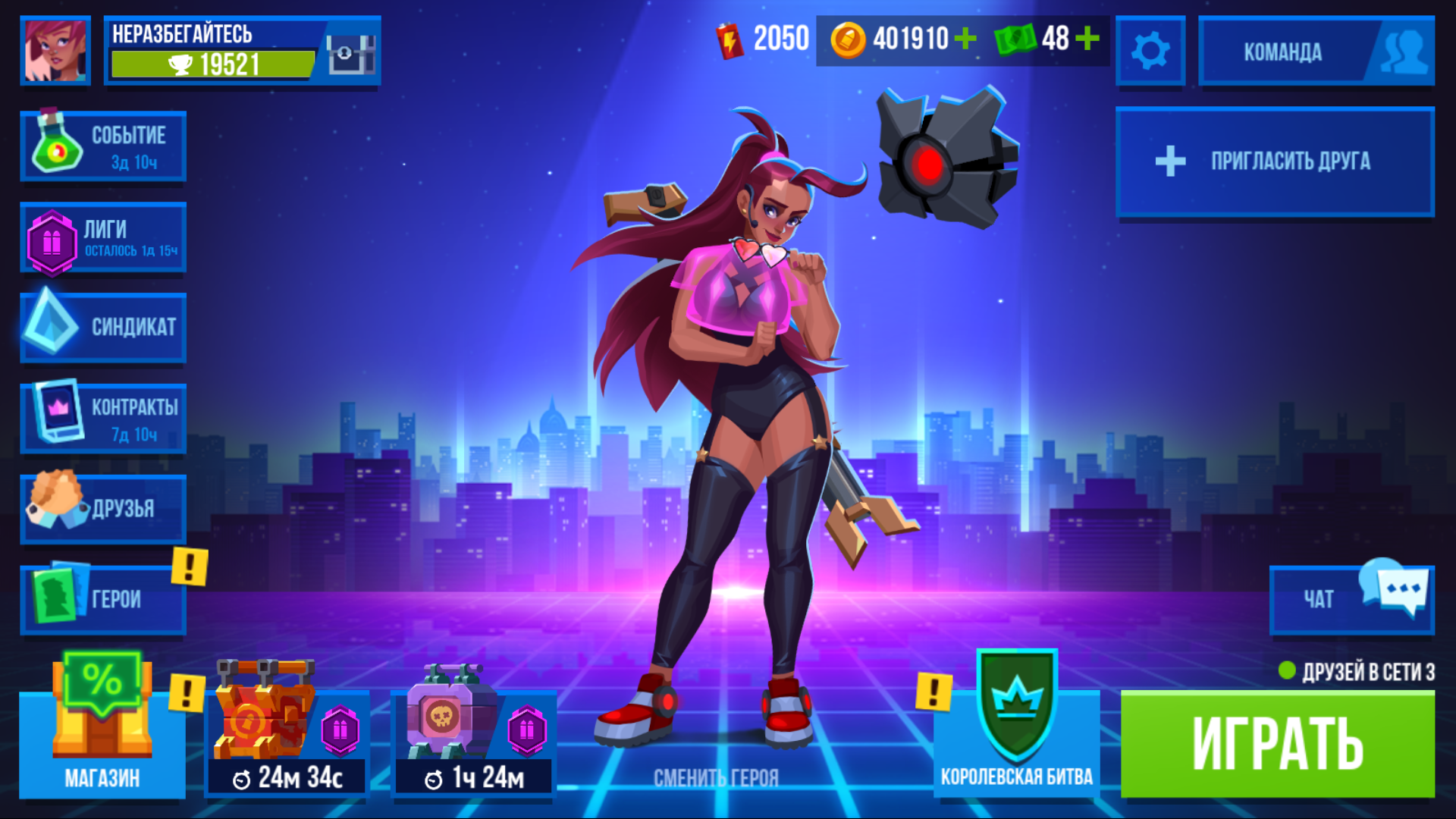Open the player profile avatar
The image size is (1456, 819).
(55, 50)
